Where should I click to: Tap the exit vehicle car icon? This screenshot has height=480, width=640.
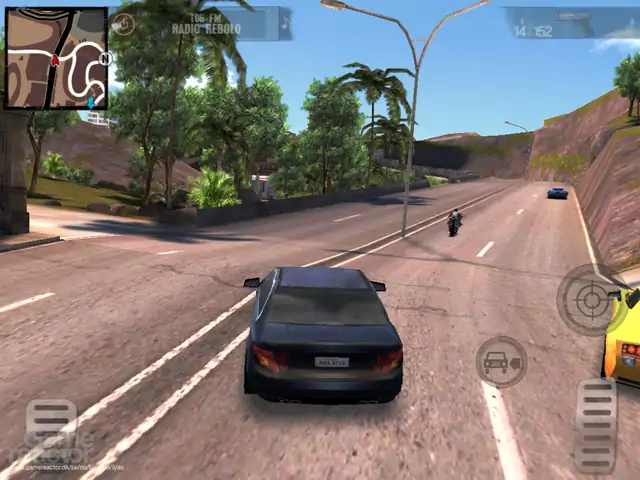(500, 362)
